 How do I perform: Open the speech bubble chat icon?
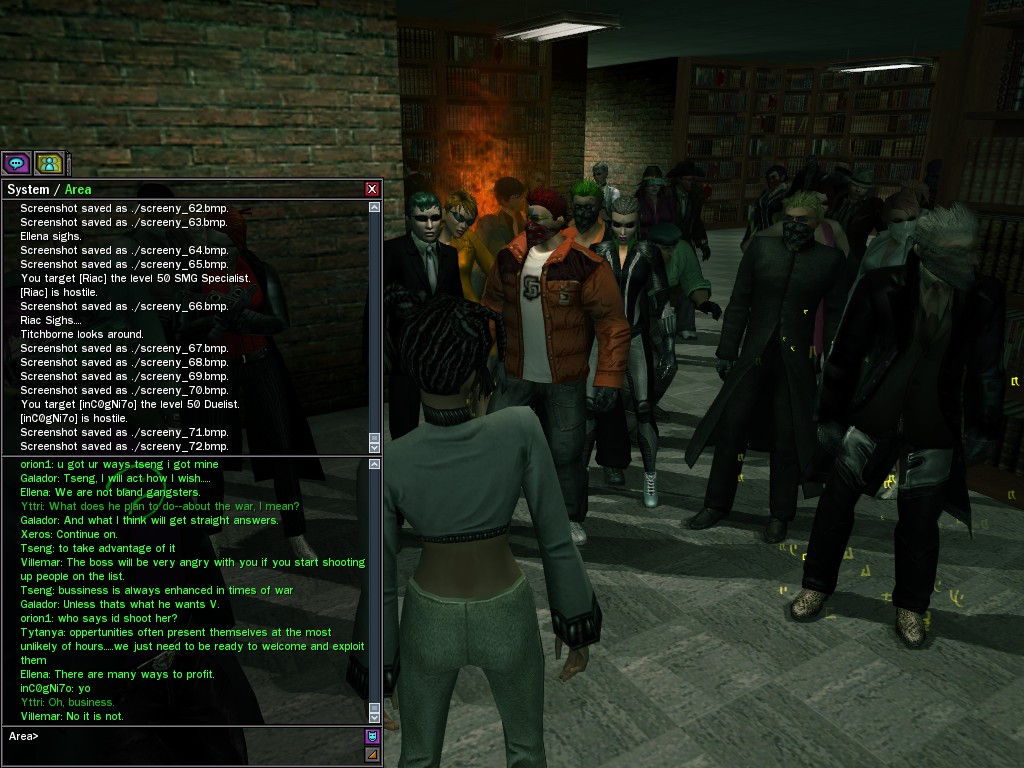(16, 162)
